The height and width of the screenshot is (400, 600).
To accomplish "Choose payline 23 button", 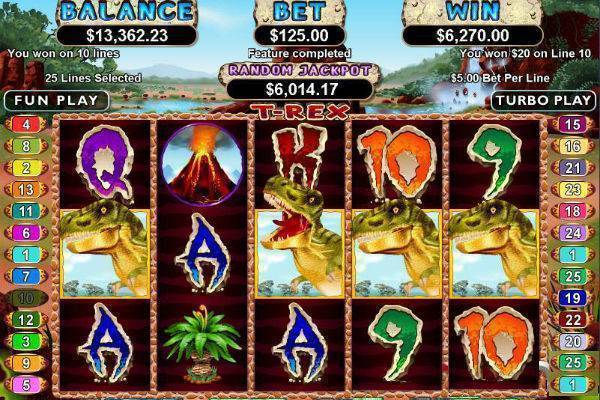I will [x=572, y=189].
